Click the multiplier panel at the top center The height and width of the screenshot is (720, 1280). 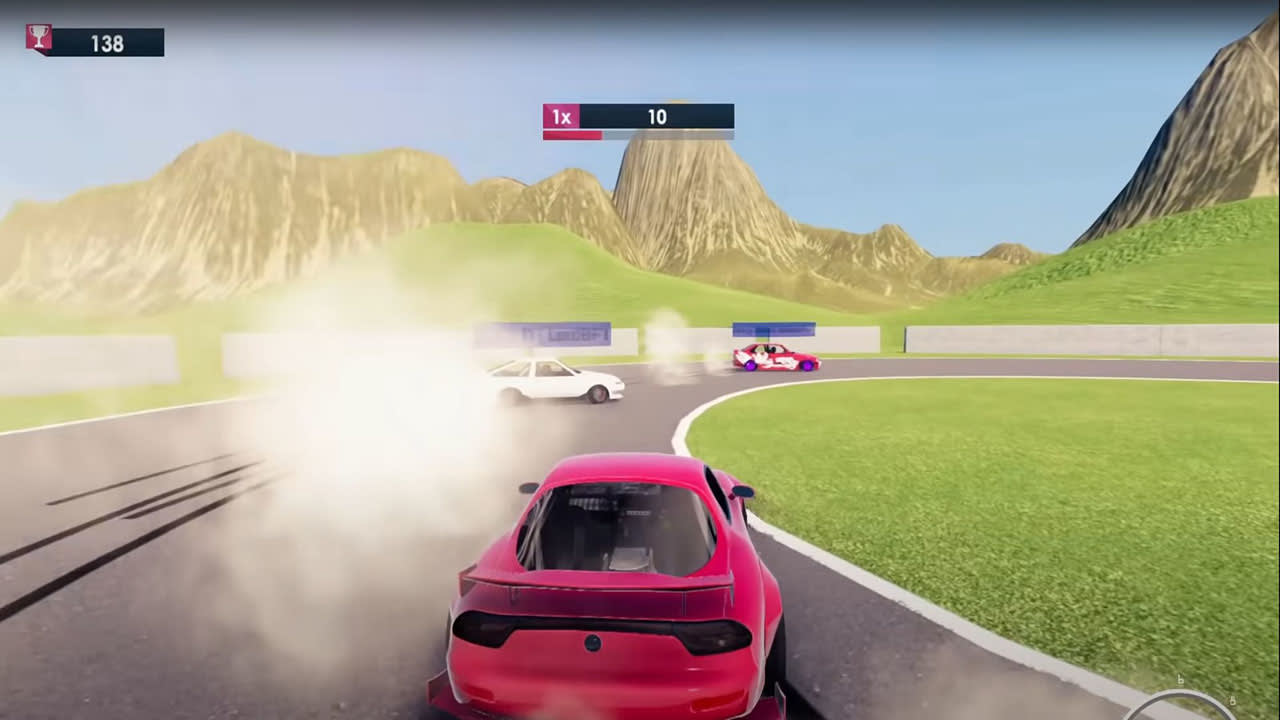tap(638, 117)
